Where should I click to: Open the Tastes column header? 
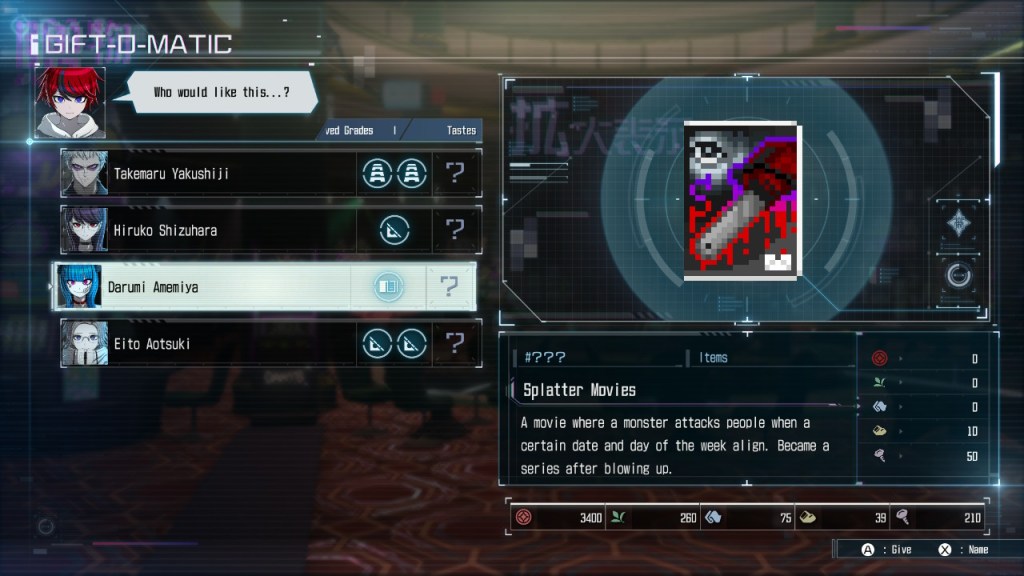click(460, 130)
